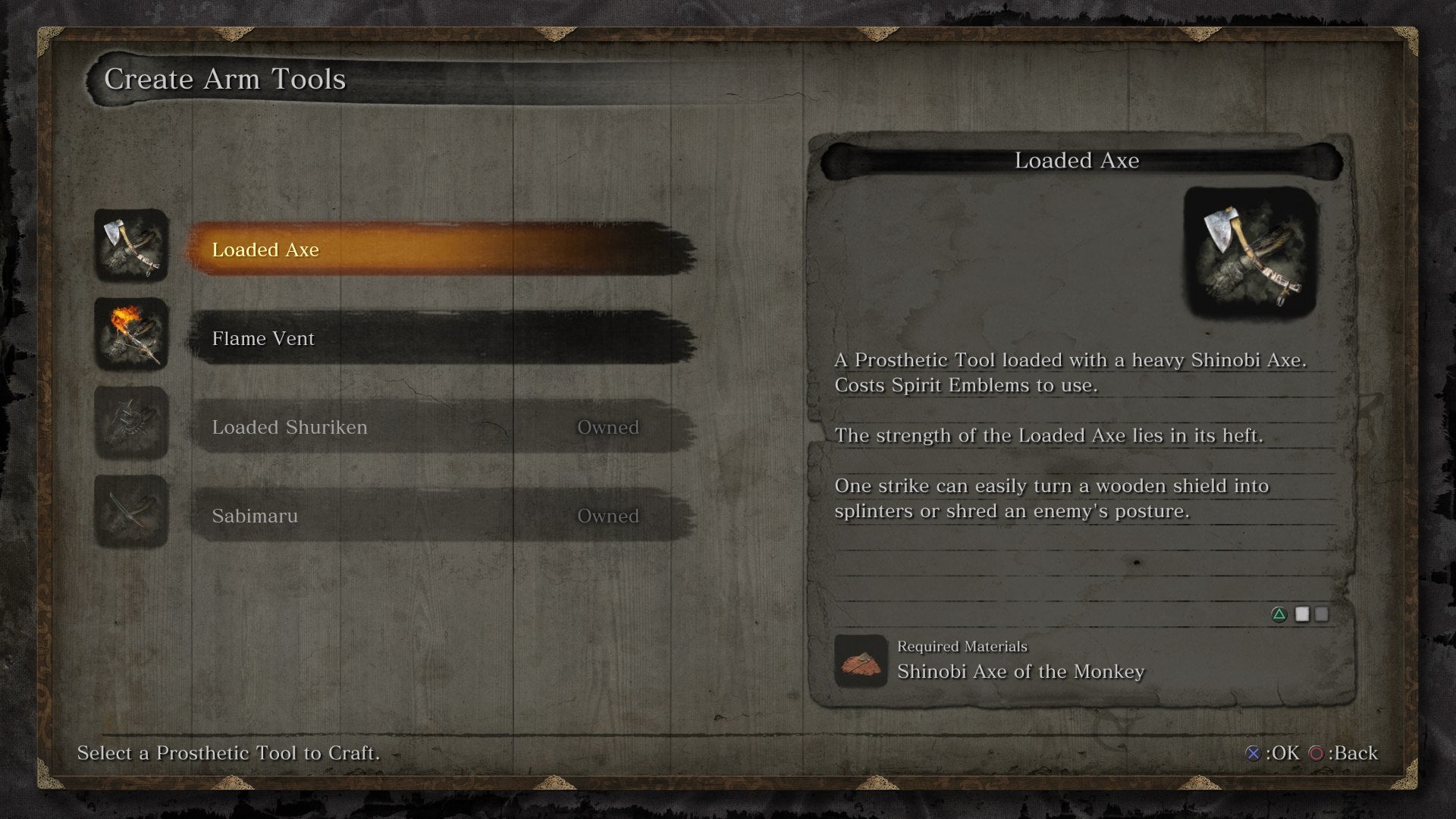Choose the Flame Vent prosthetic tool
Screen dimensions: 1456x819
[440, 338]
